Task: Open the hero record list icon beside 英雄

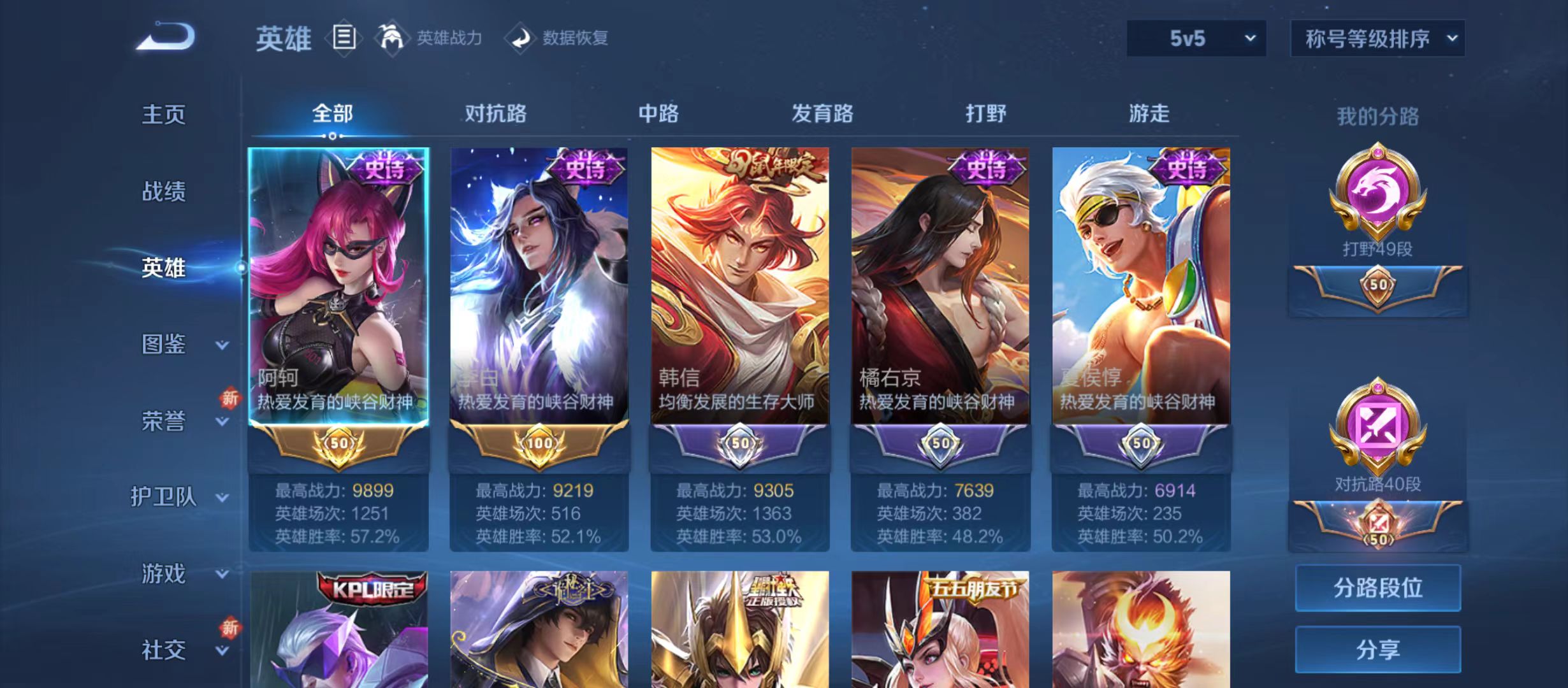Action: point(345,38)
